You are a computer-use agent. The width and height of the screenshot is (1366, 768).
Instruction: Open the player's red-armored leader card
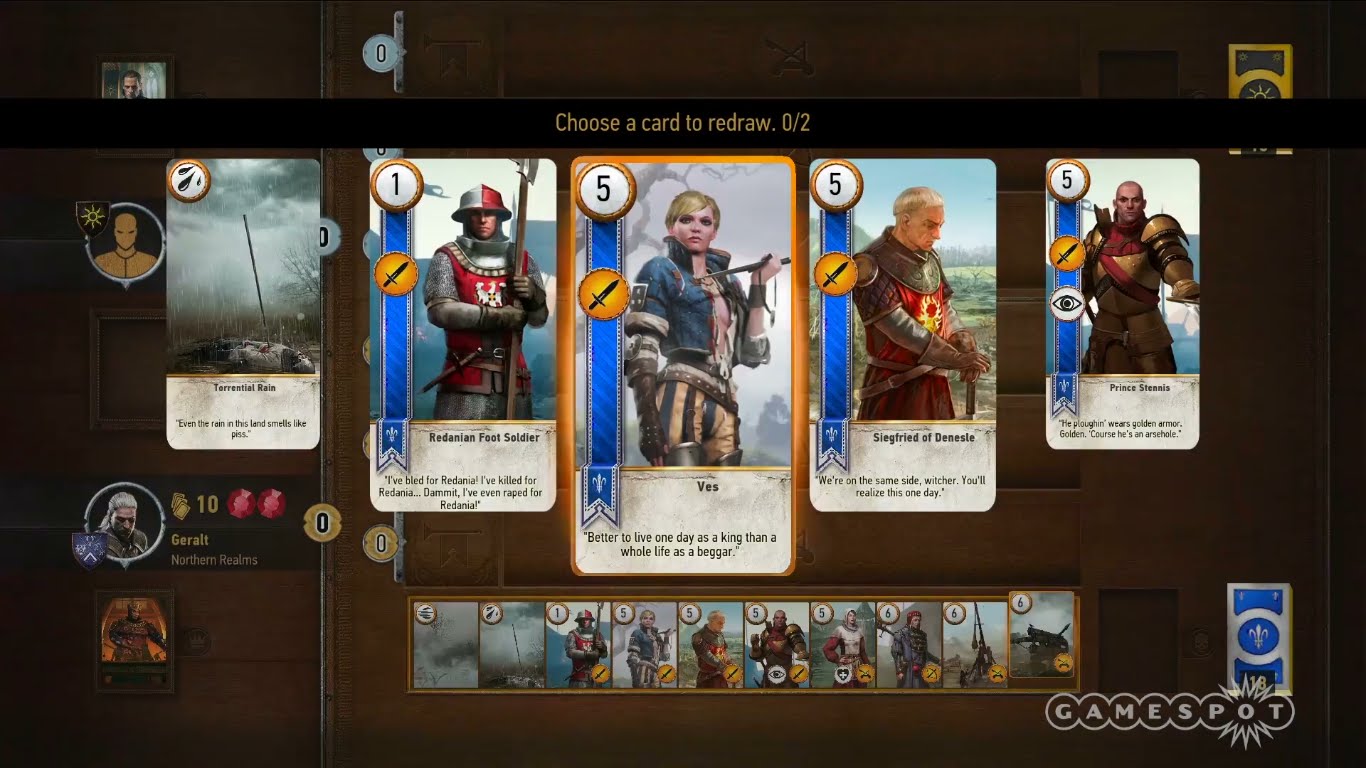click(x=134, y=641)
